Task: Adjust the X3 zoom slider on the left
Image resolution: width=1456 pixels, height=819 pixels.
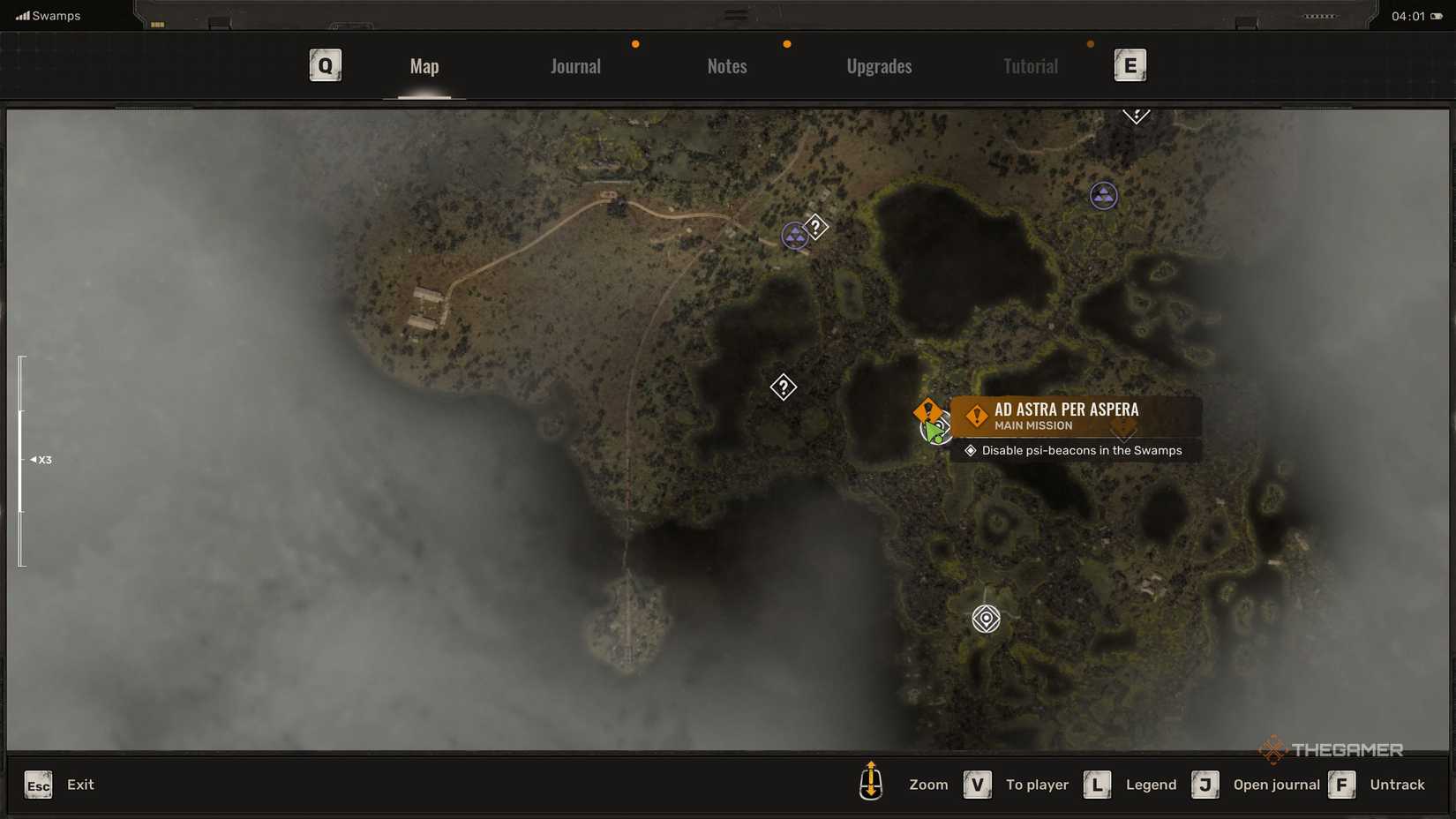Action: click(x=21, y=460)
